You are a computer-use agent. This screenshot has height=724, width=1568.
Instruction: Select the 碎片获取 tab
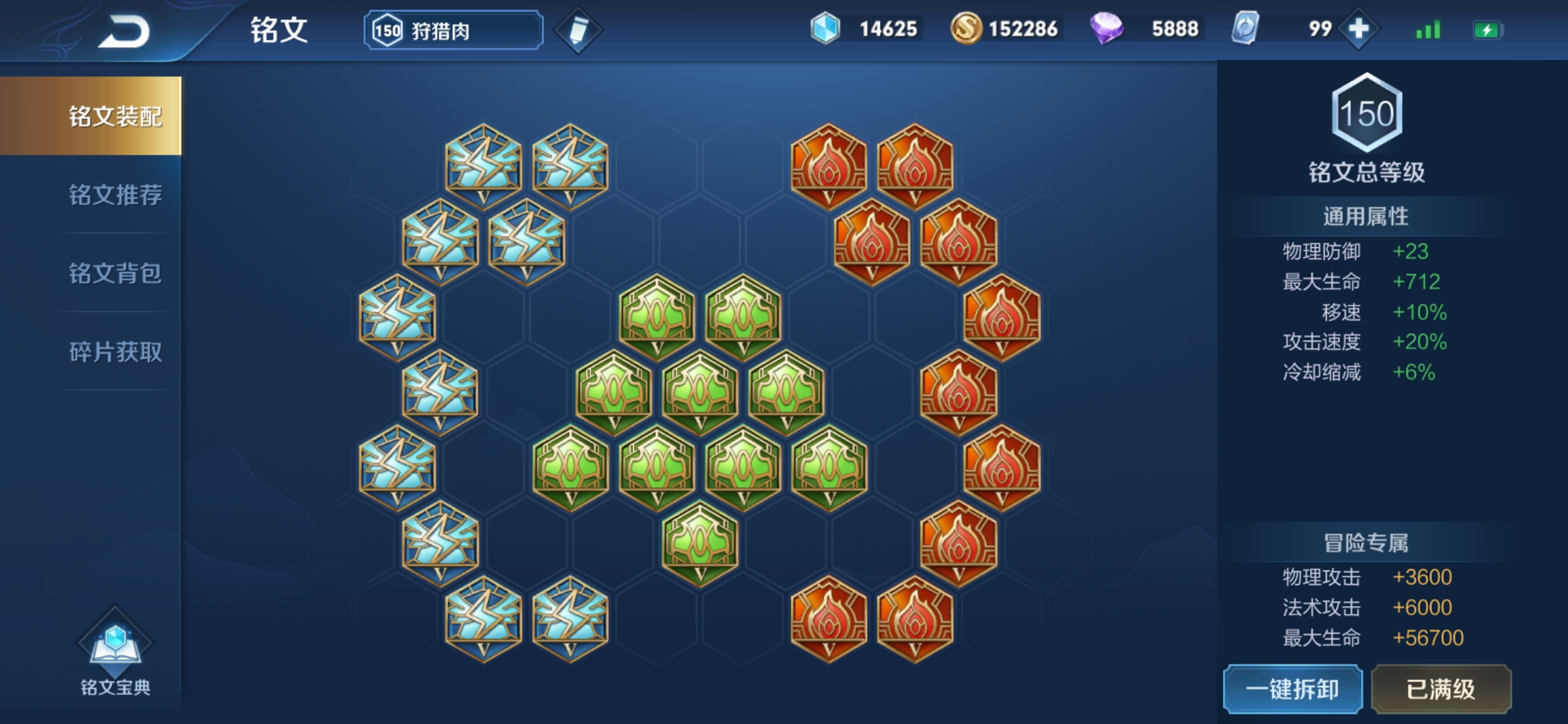tap(115, 351)
